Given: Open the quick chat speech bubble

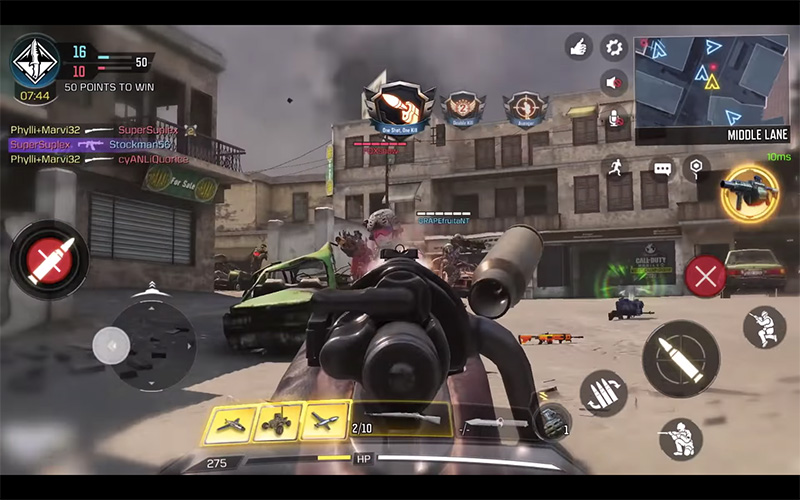Looking at the screenshot, I should point(662,168).
